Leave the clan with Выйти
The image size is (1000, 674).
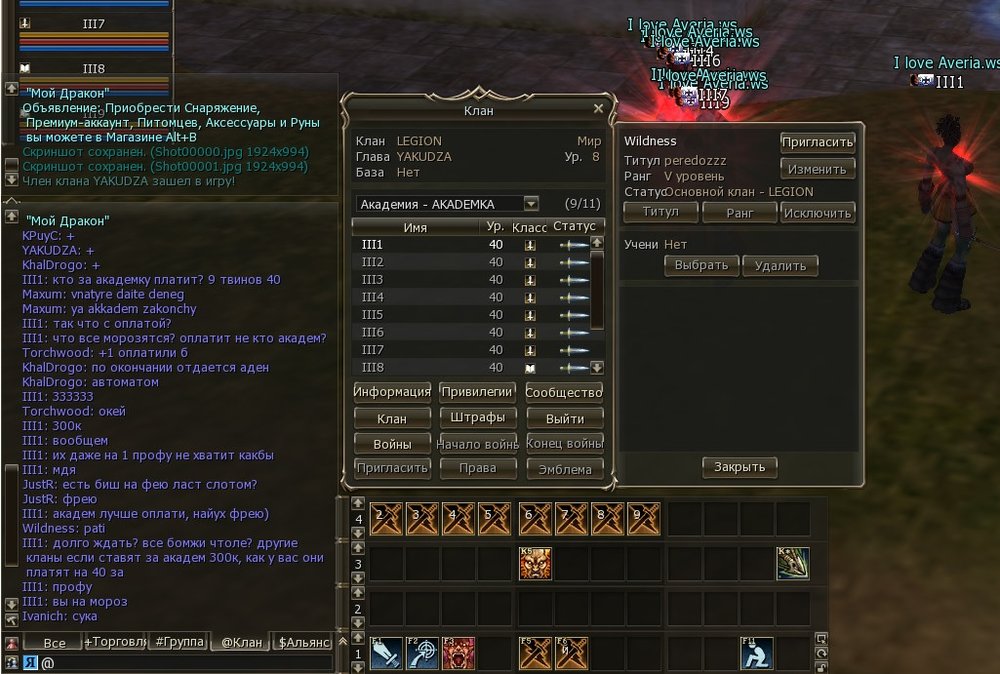pos(564,418)
